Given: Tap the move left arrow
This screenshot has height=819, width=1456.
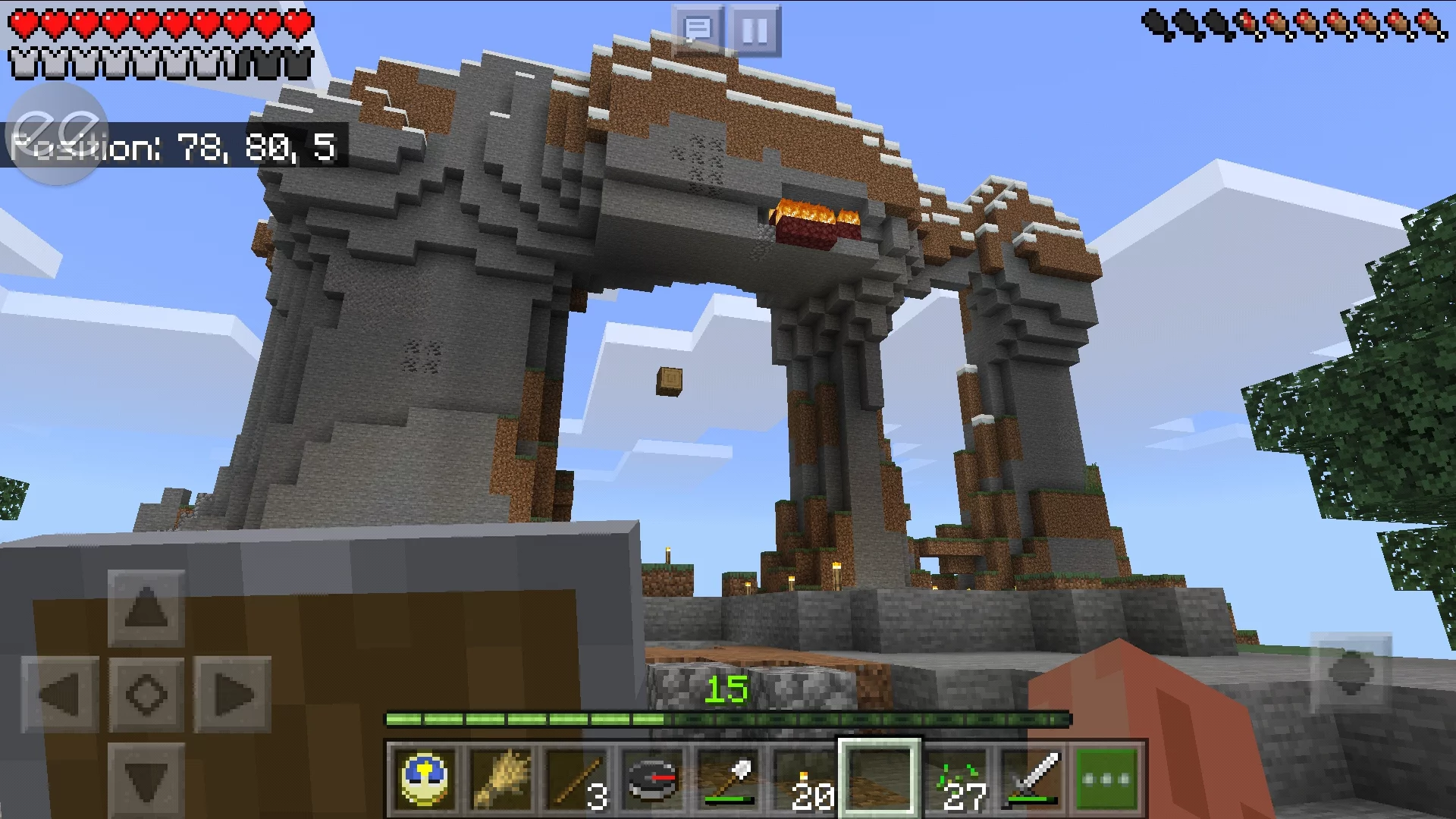Looking at the screenshot, I should pos(60,694).
